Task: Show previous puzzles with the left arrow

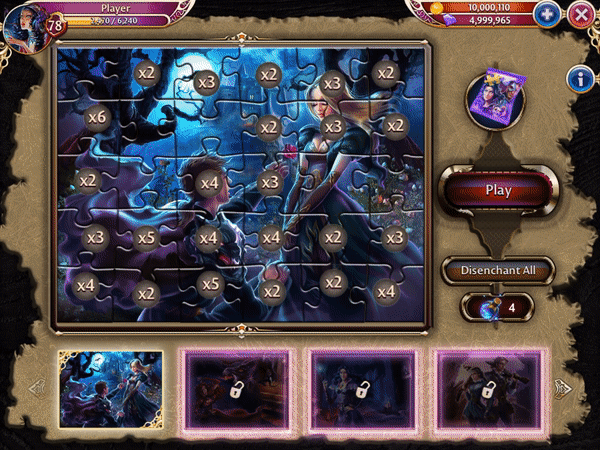Action: pos(36,387)
